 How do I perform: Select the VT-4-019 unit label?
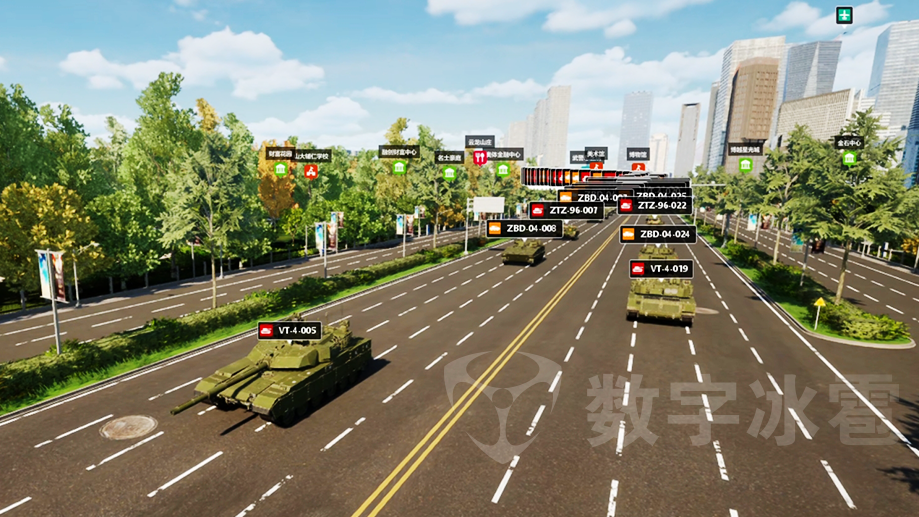pyautogui.click(x=660, y=269)
